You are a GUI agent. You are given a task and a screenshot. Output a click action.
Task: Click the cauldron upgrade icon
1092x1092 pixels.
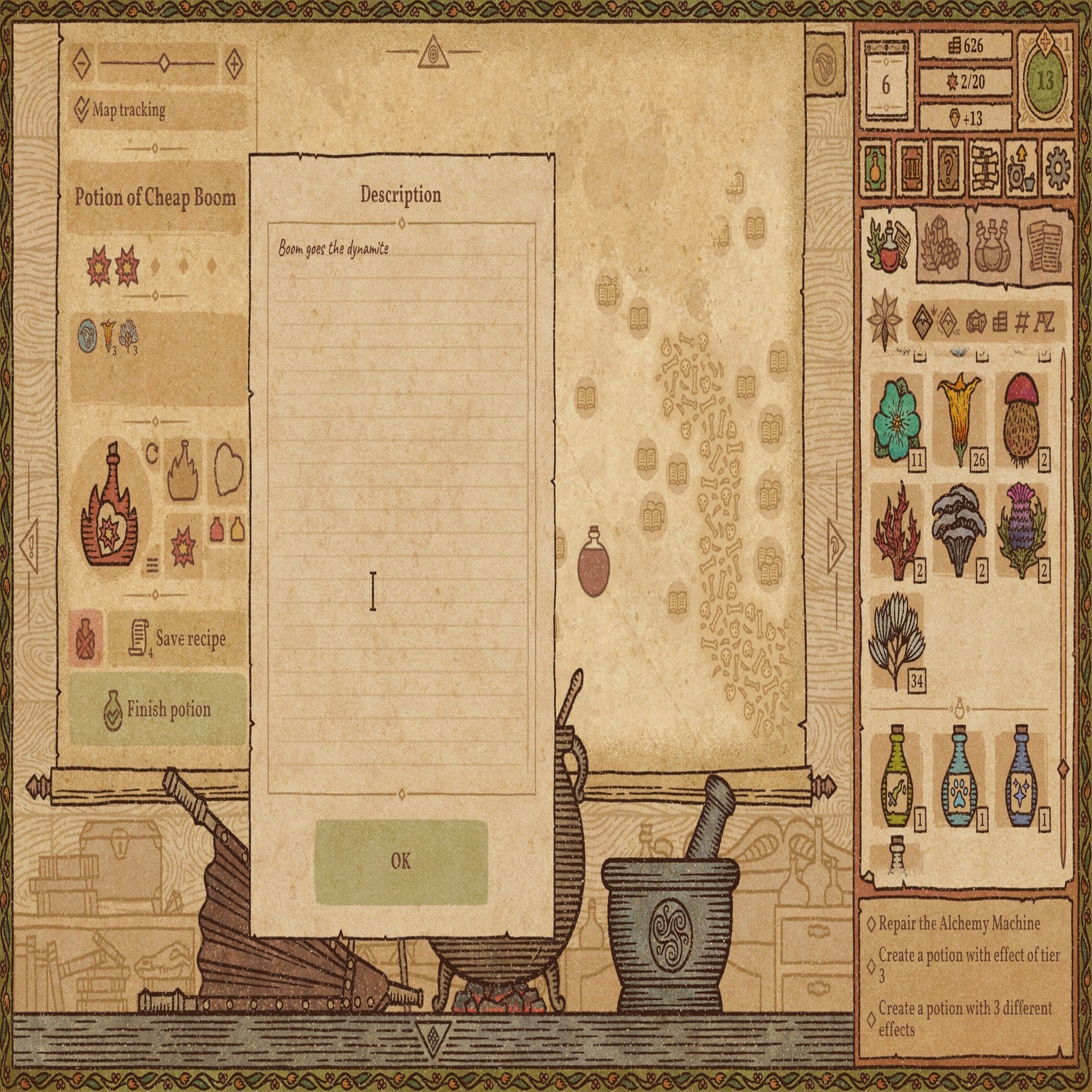(1017, 170)
